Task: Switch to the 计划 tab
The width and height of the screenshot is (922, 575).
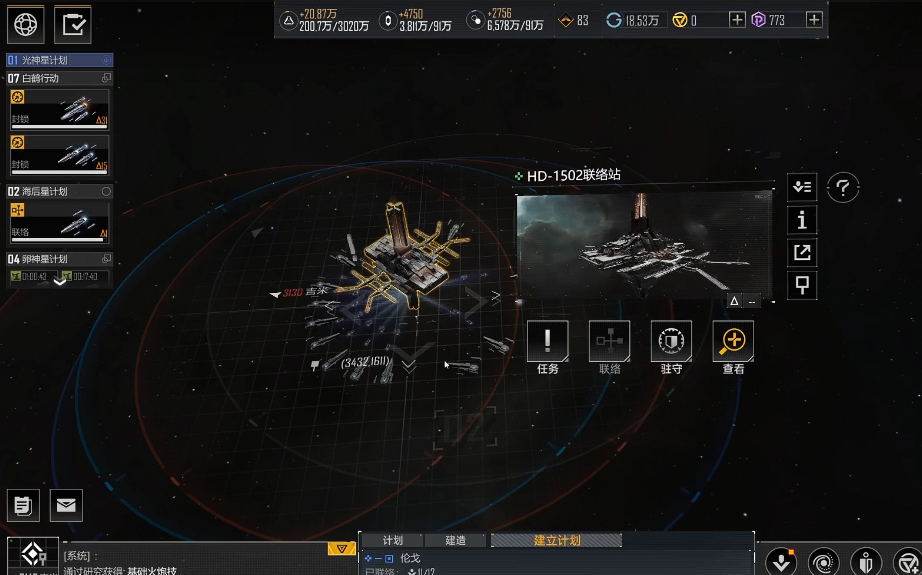Action: coord(393,540)
